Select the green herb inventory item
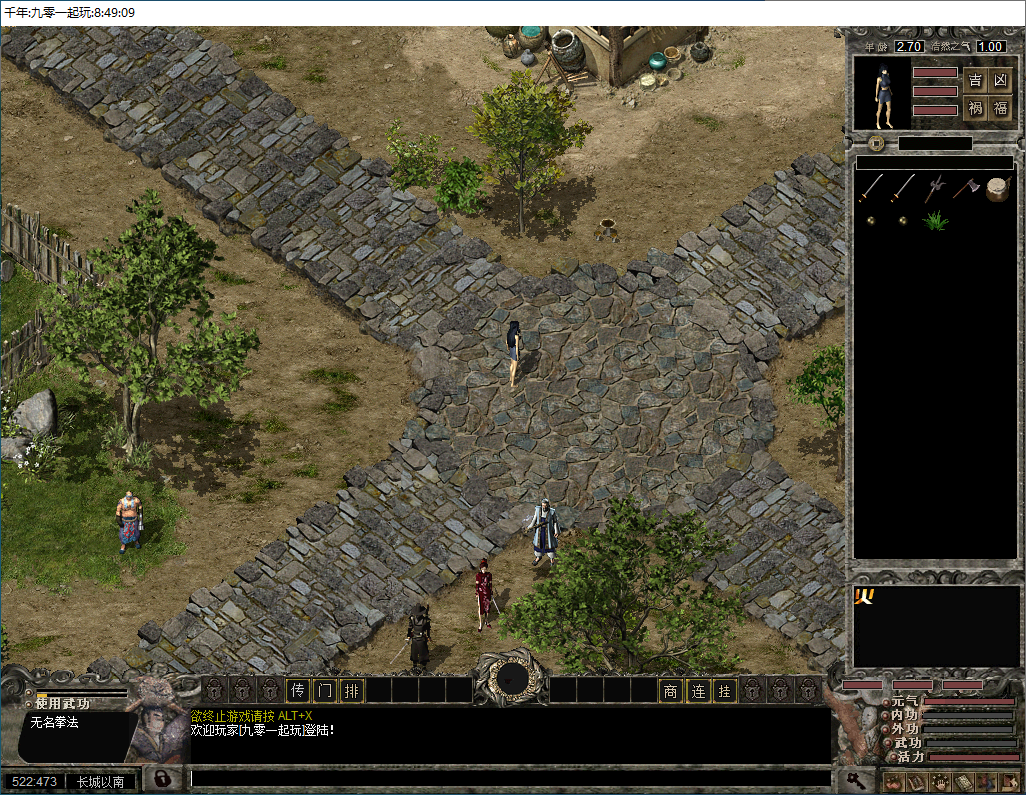The height and width of the screenshot is (795, 1026). (x=935, y=220)
